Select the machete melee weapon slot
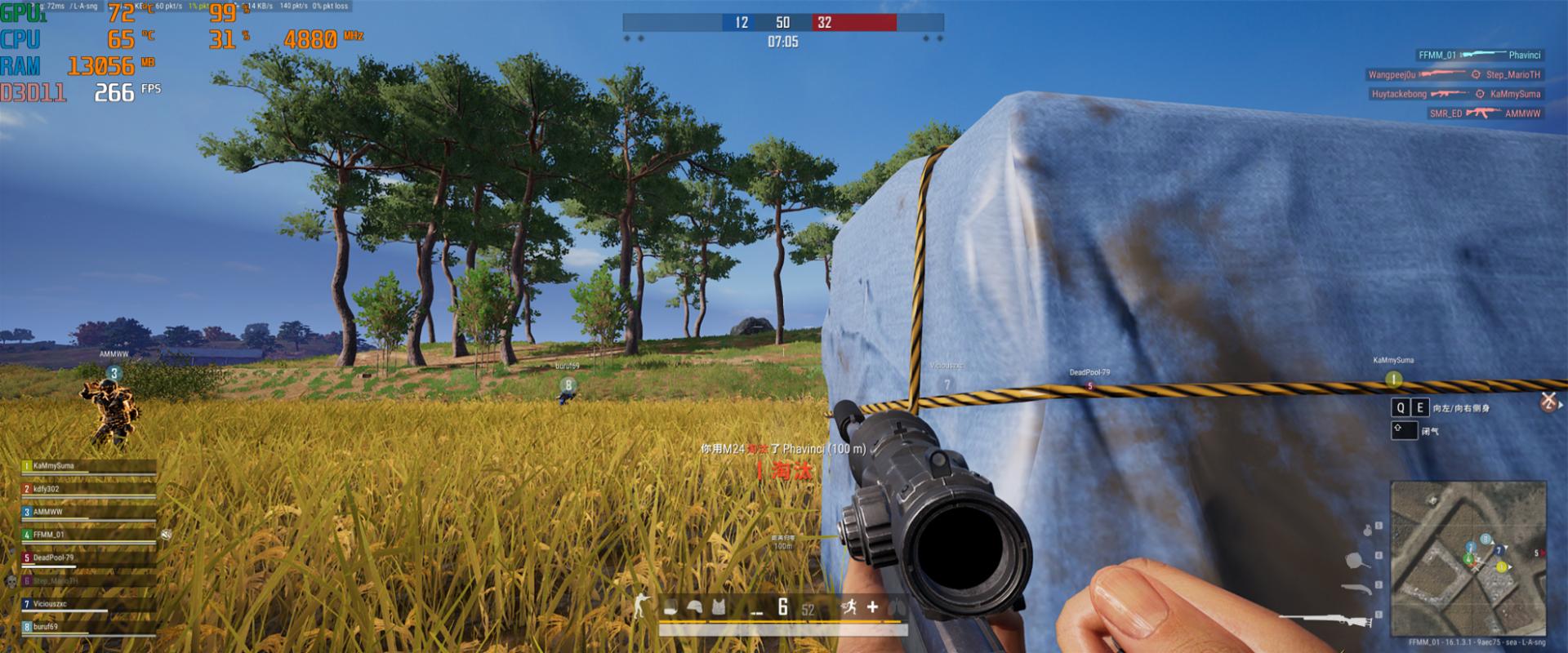 (1355, 588)
